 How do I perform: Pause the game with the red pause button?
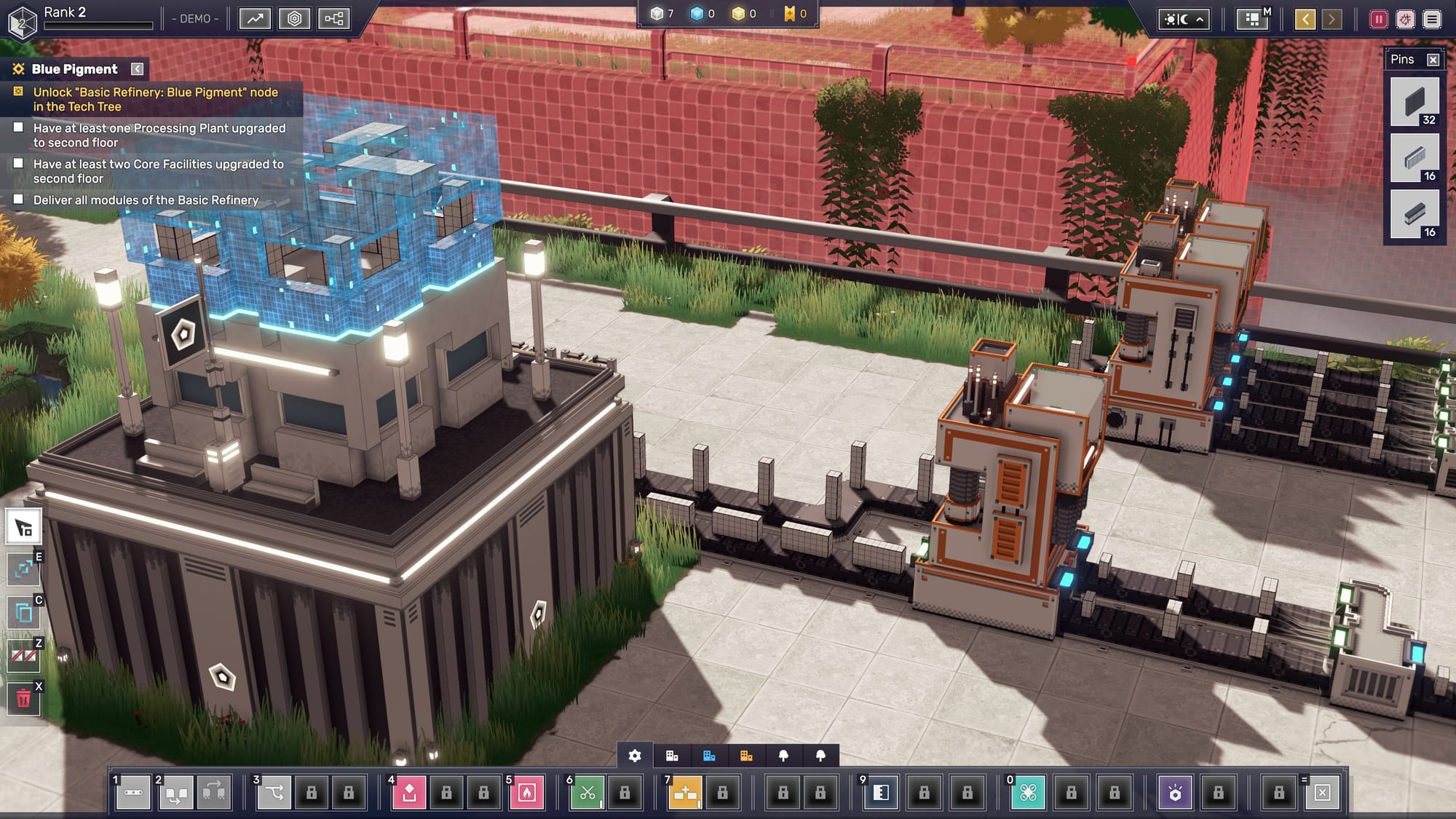pos(1378,19)
